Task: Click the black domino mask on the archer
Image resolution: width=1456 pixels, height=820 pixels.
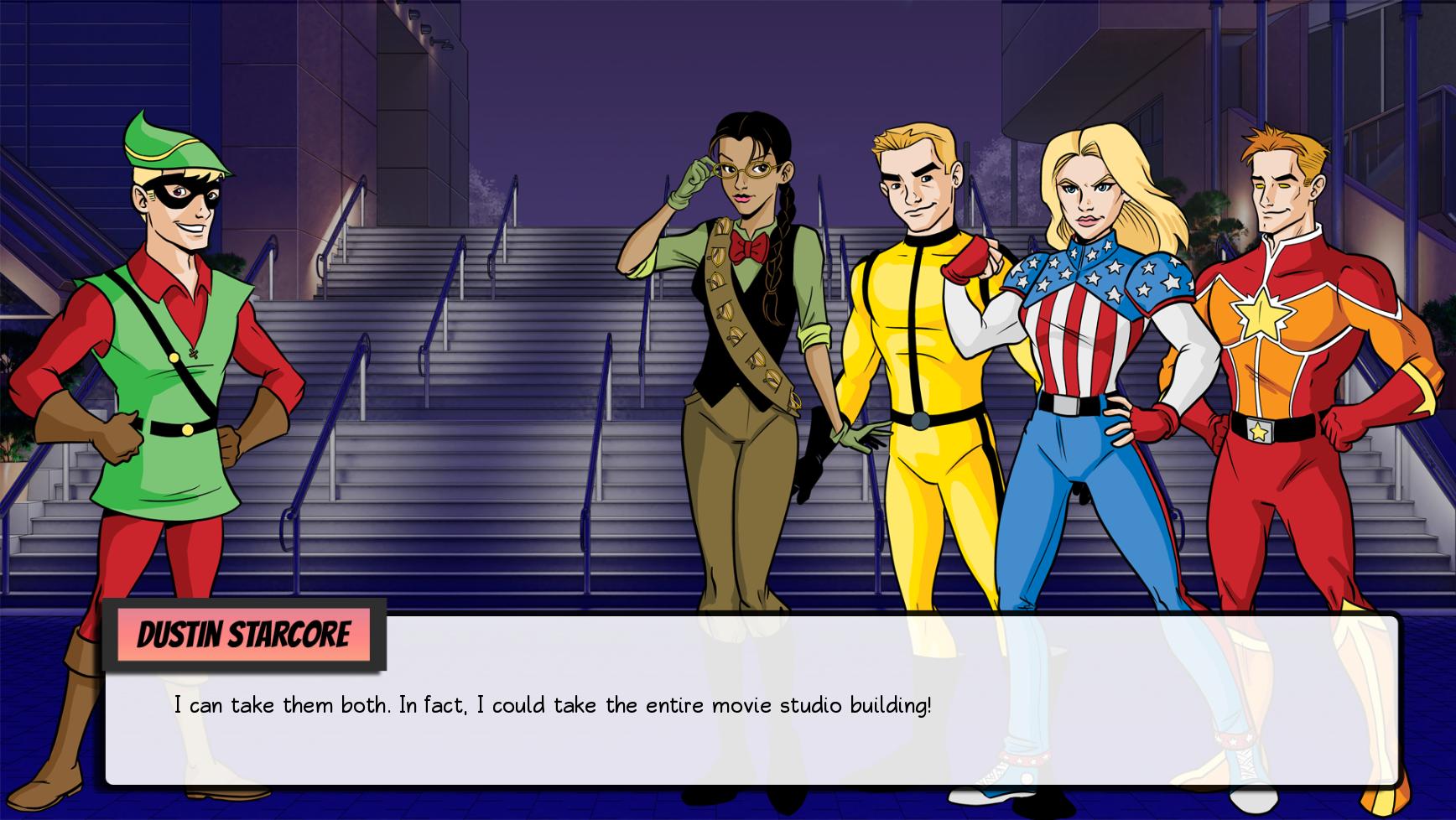Action: pyautogui.click(x=181, y=195)
